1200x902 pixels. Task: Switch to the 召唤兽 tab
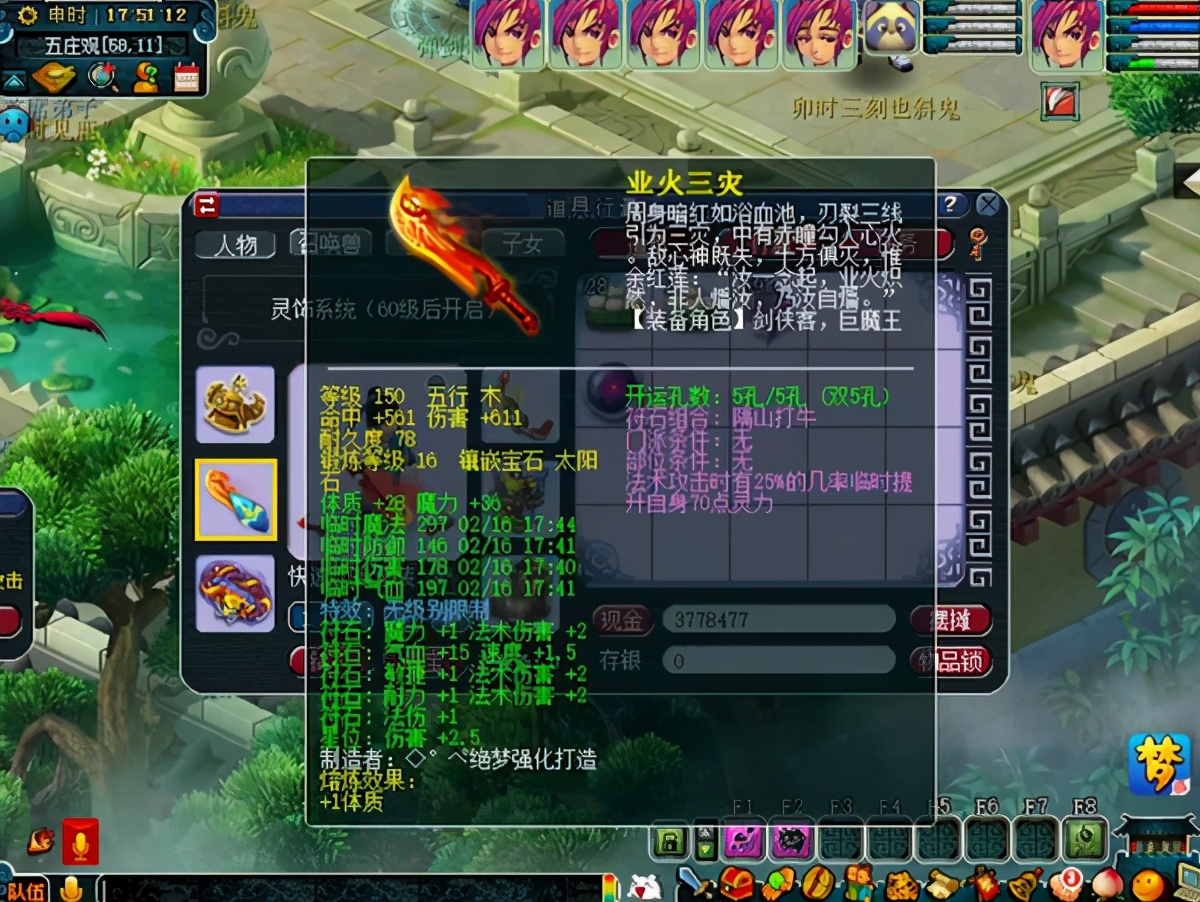coord(330,243)
